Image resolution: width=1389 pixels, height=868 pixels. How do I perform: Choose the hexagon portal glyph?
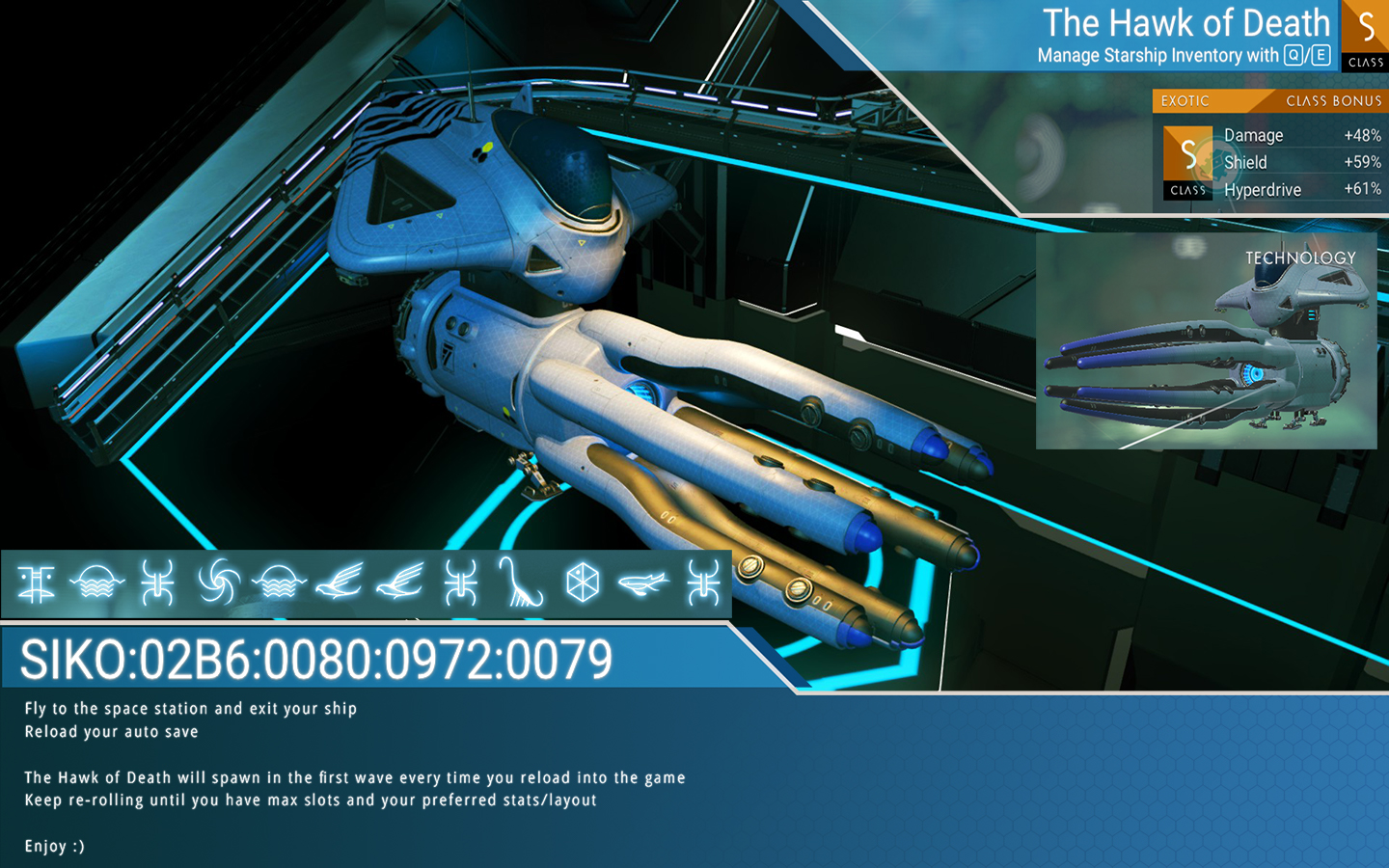583,583
